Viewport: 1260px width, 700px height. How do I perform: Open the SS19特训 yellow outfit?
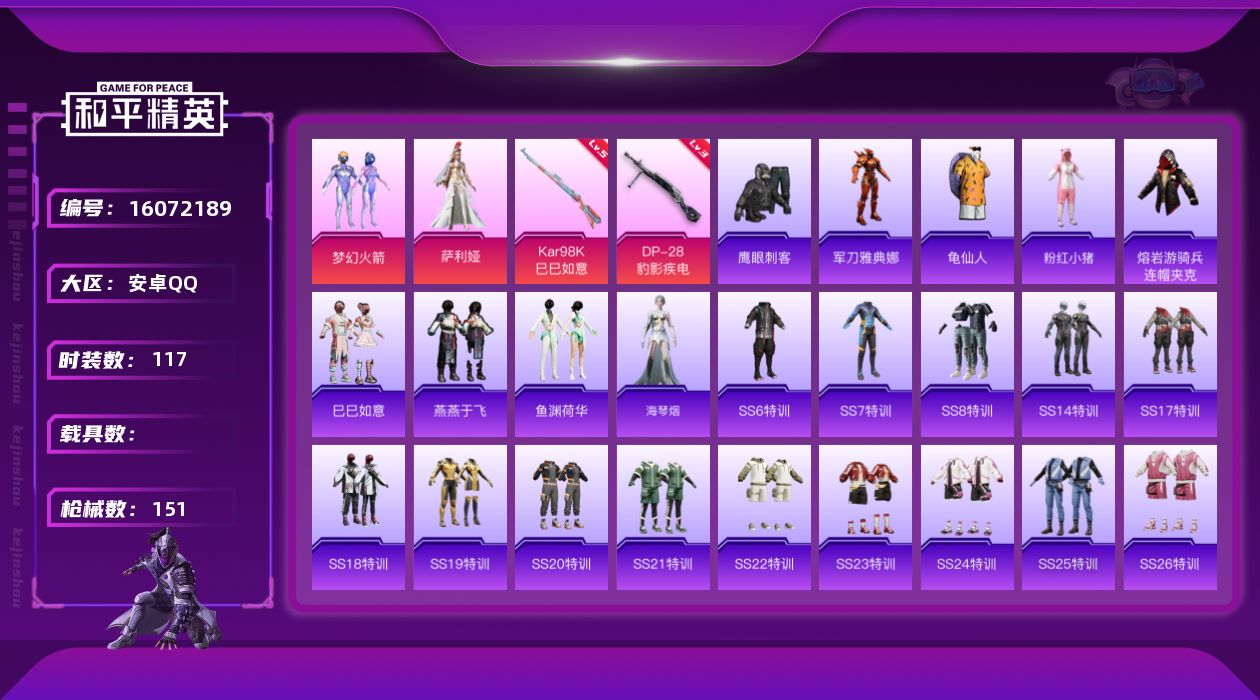tap(460, 517)
